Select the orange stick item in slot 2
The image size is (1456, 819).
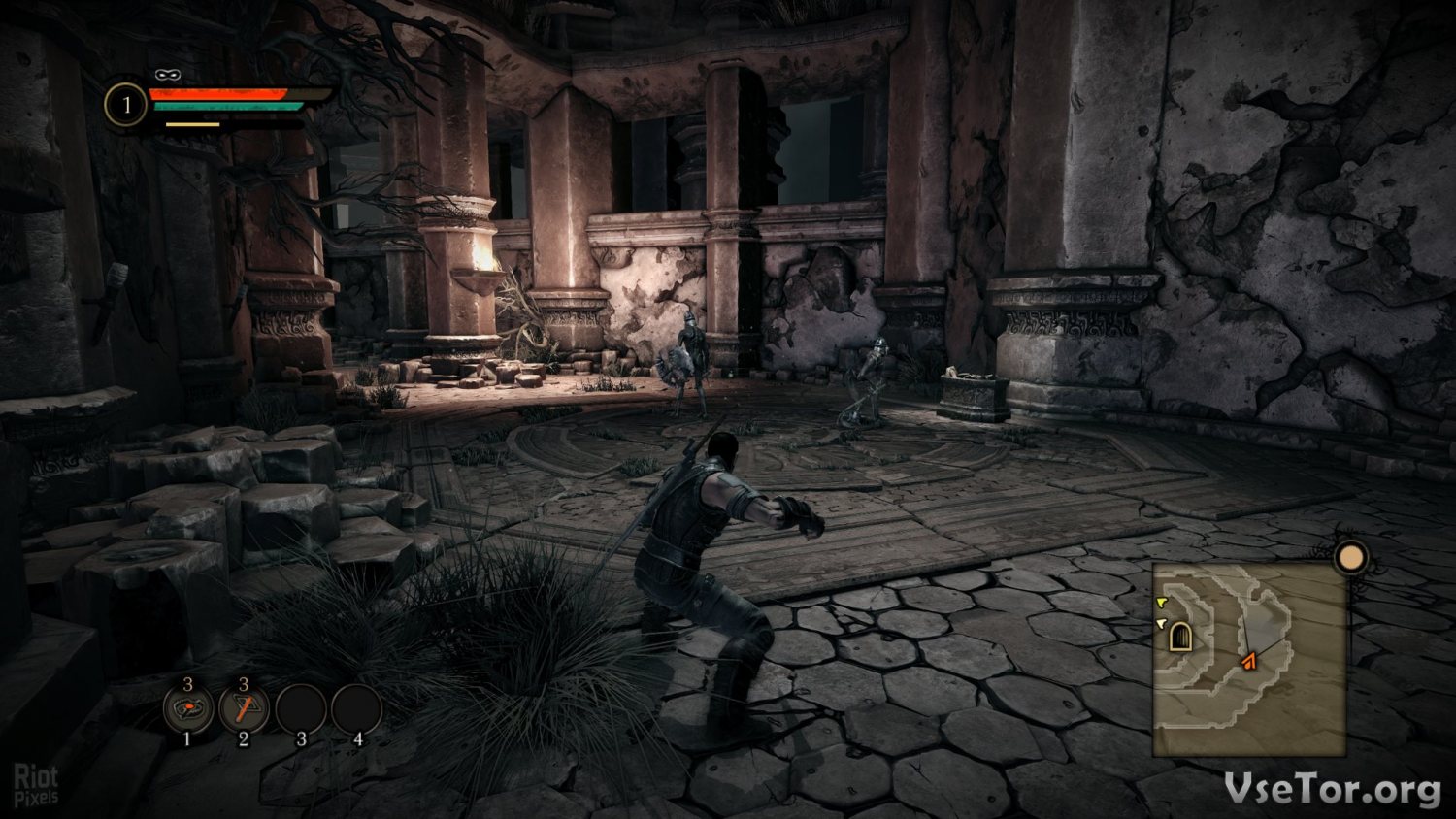245,710
